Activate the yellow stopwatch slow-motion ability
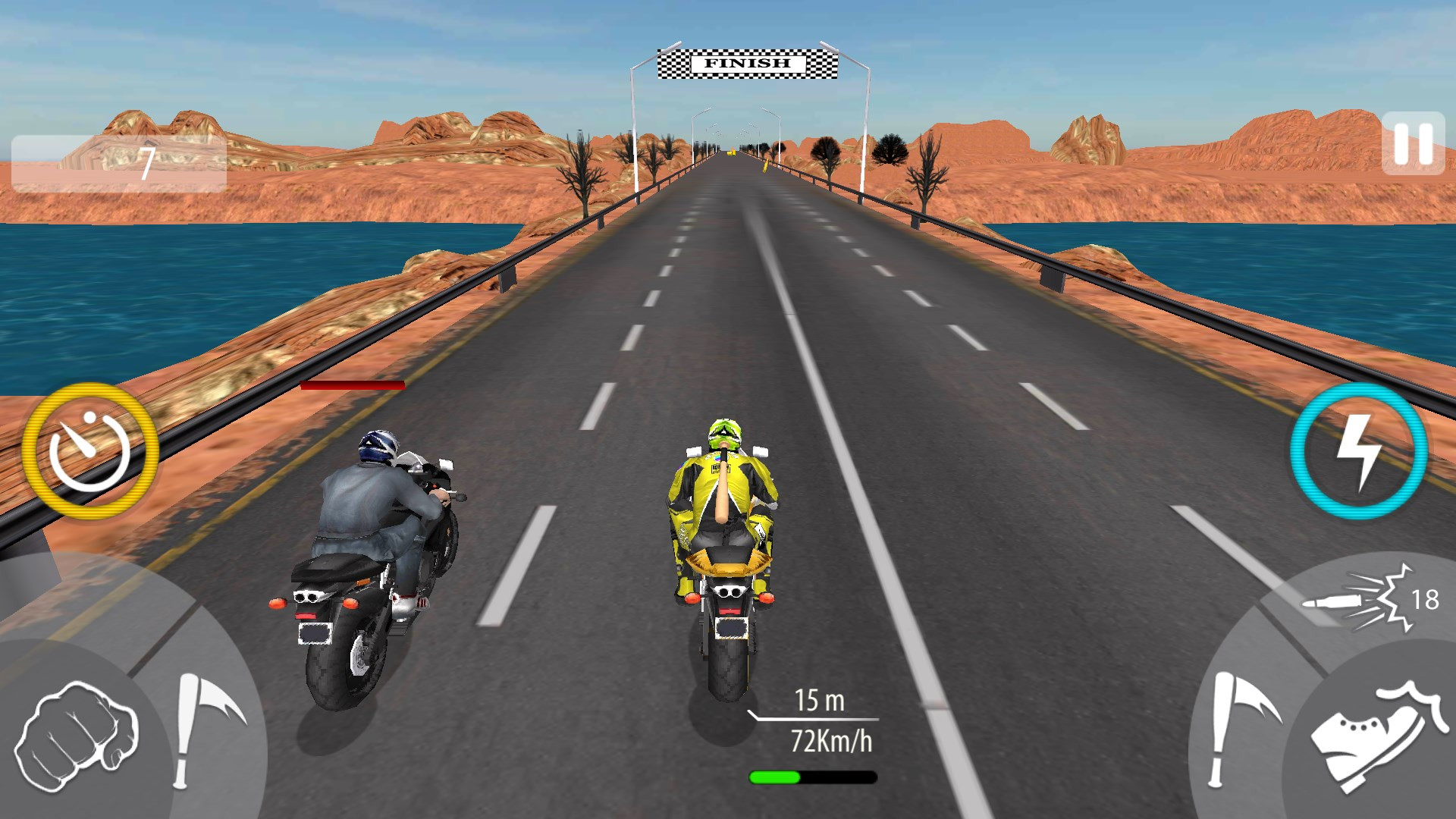The image size is (1456, 819). click(90, 450)
